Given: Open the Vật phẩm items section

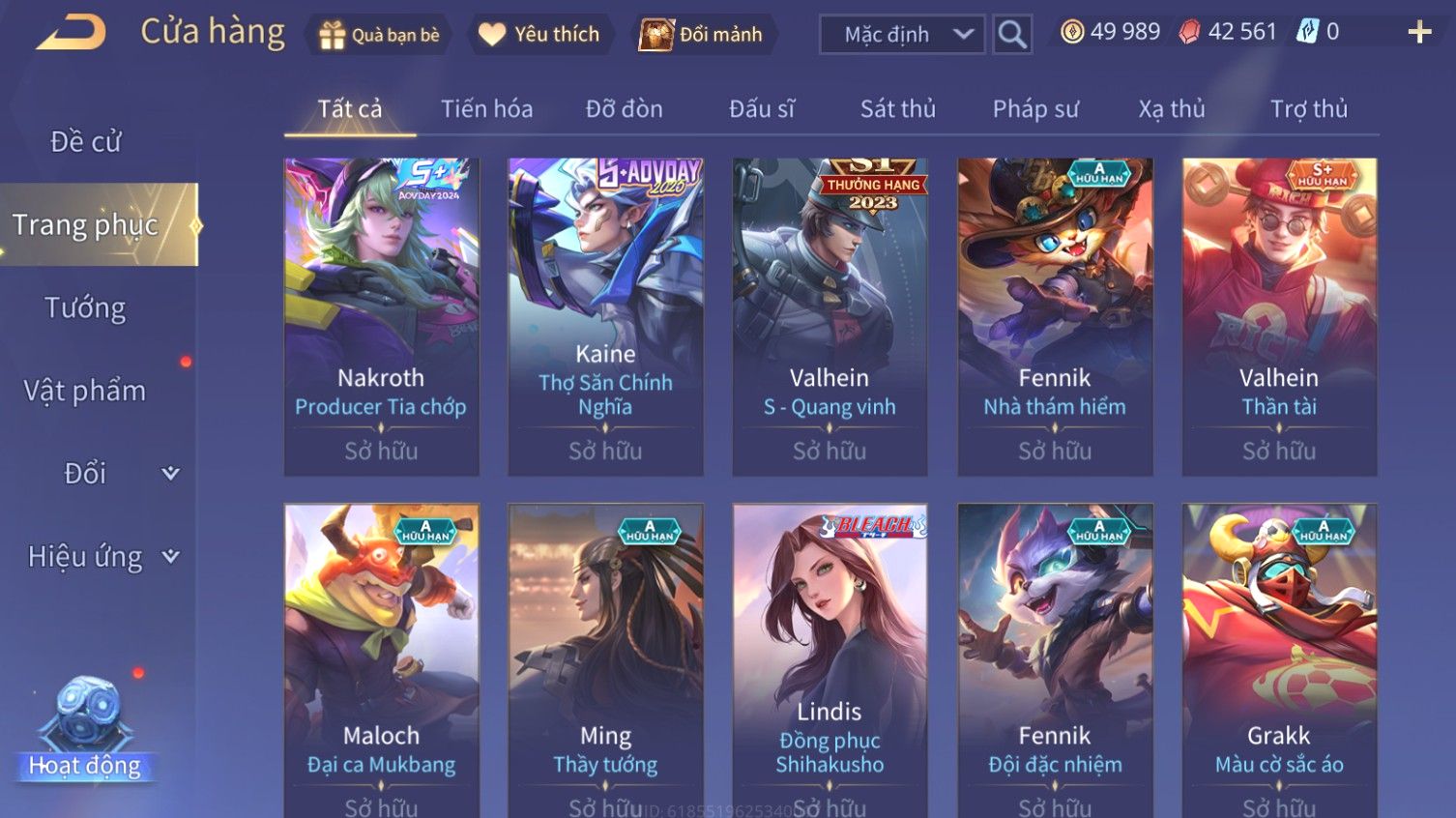Looking at the screenshot, I should tap(85, 391).
